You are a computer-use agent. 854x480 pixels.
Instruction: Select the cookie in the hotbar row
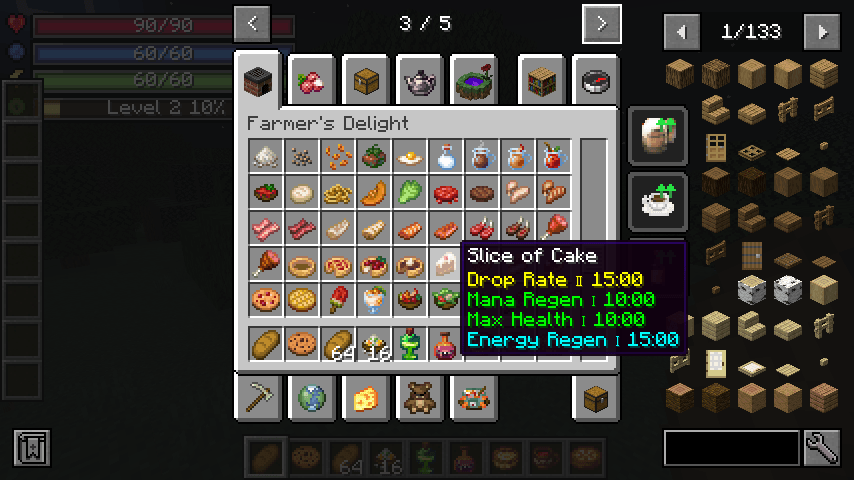[300, 344]
